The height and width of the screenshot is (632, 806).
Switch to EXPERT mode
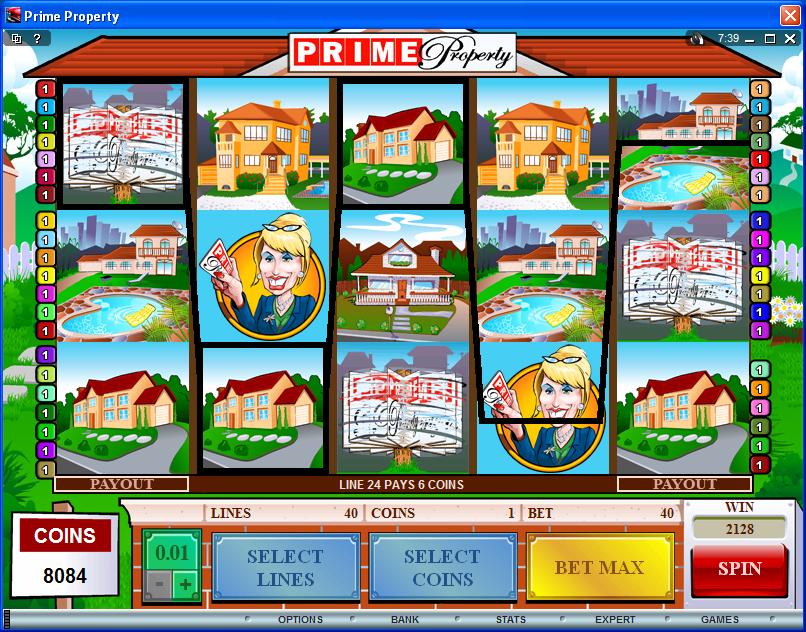point(615,620)
